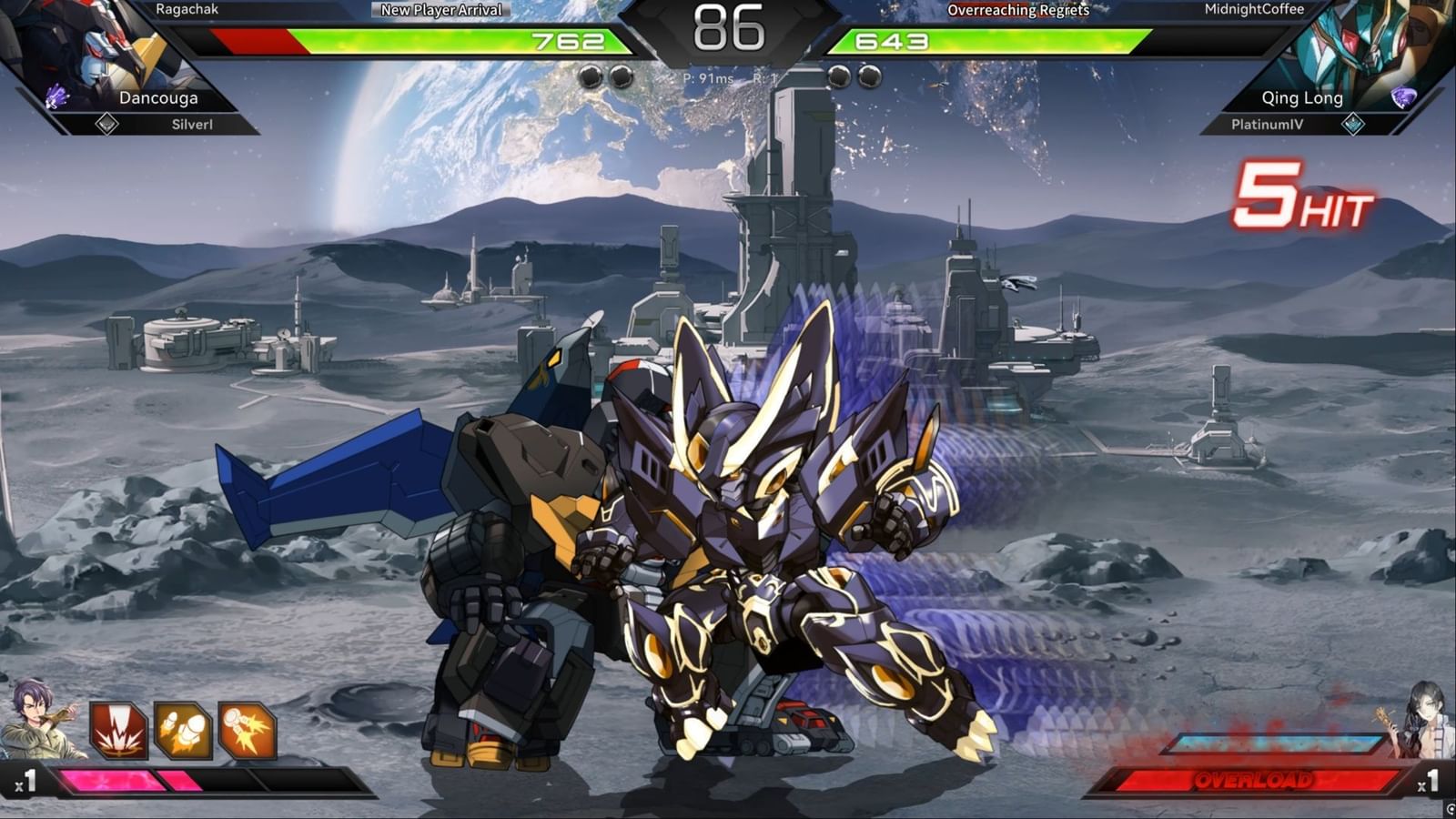Click the player name MidnightCoffee
Screen dimensions: 1456x819
click(x=1256, y=9)
